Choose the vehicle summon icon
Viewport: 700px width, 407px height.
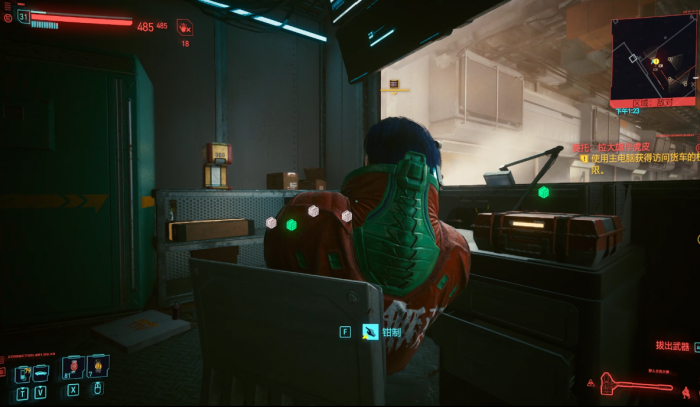pos(41,373)
